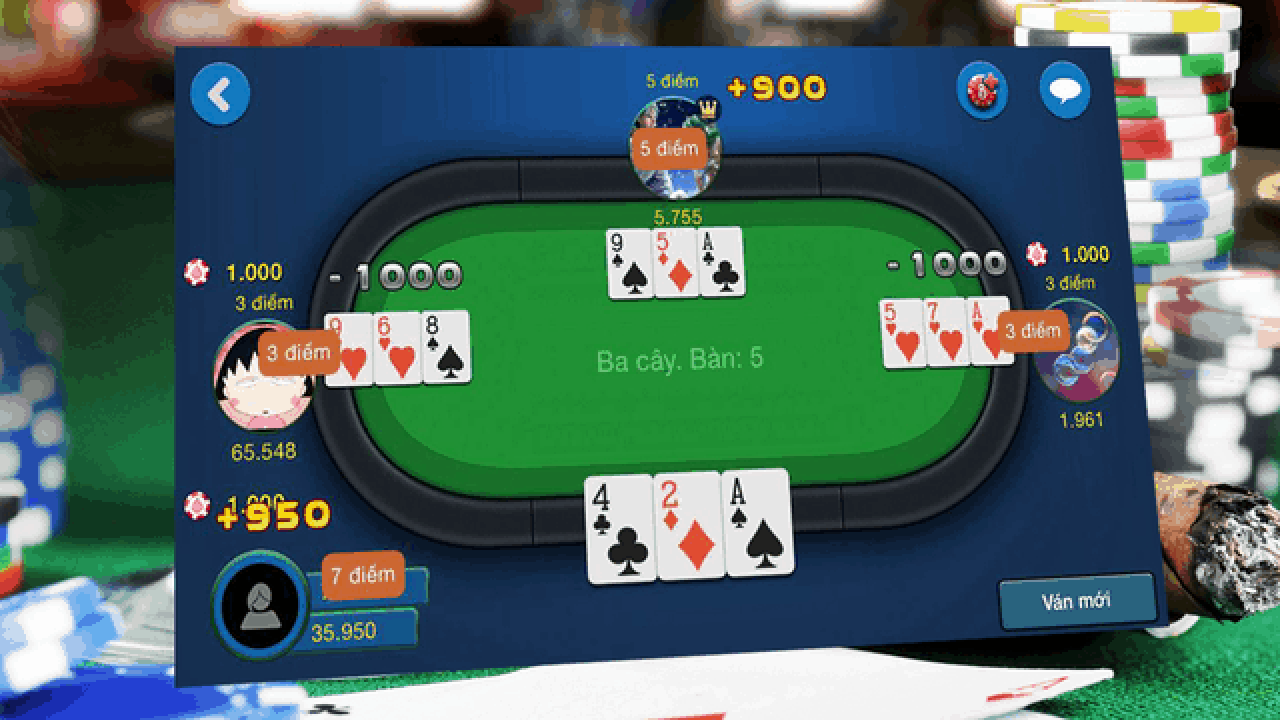Click the dice mini-game icon top right
The width and height of the screenshot is (1280, 720).
[982, 92]
